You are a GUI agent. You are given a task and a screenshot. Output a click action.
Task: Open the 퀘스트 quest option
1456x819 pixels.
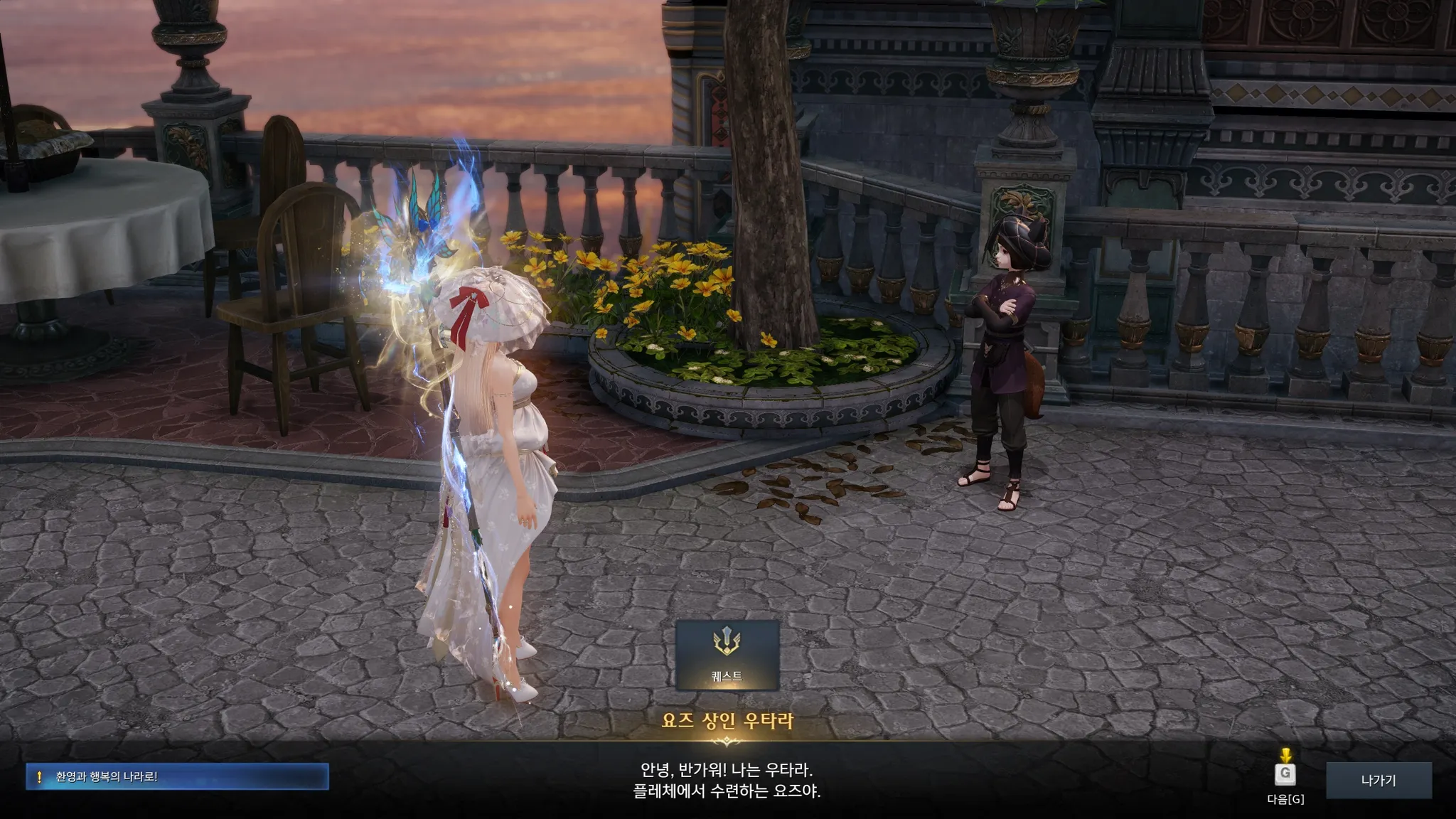coord(727,655)
